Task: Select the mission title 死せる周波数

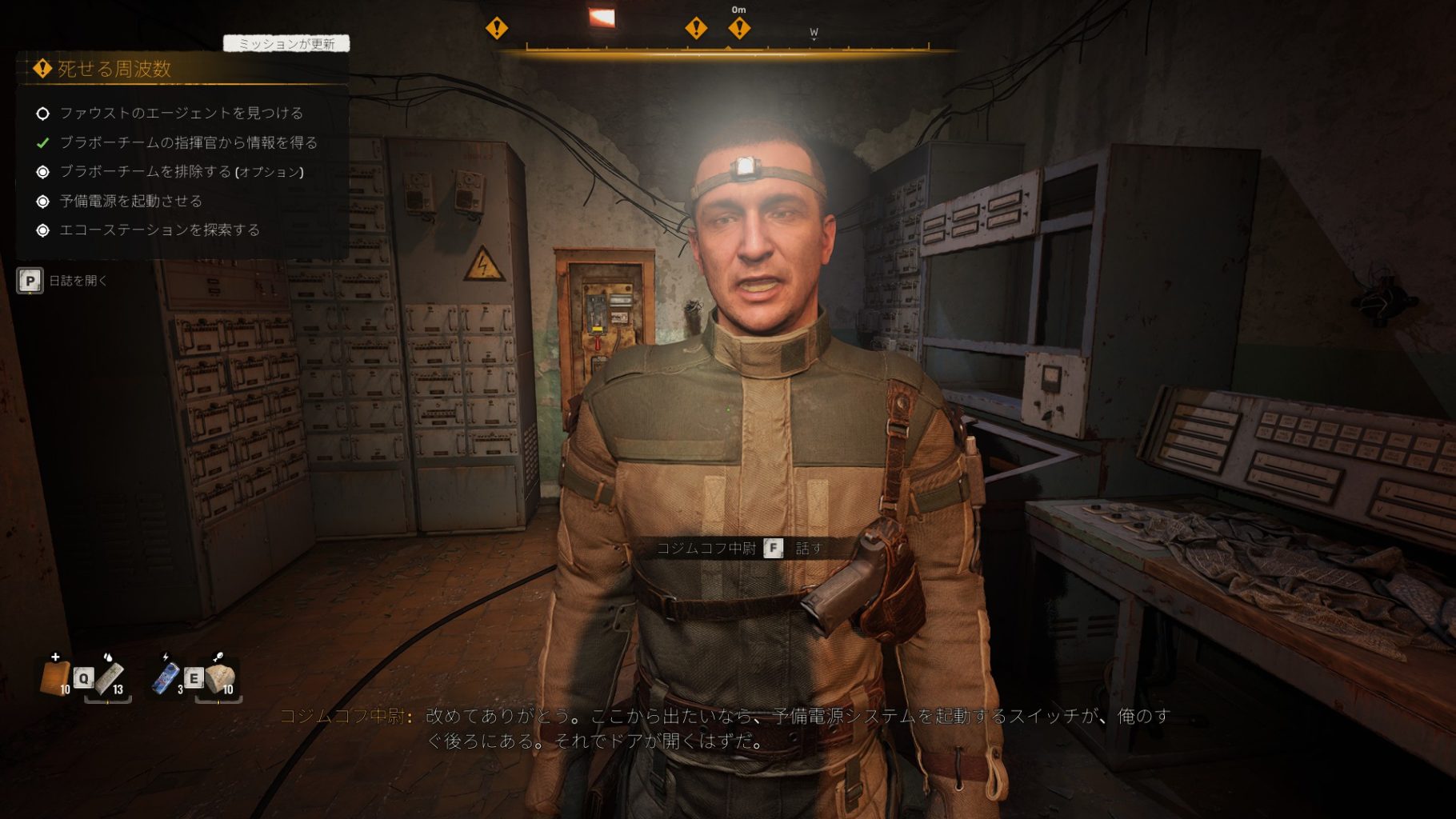Action: click(x=114, y=70)
